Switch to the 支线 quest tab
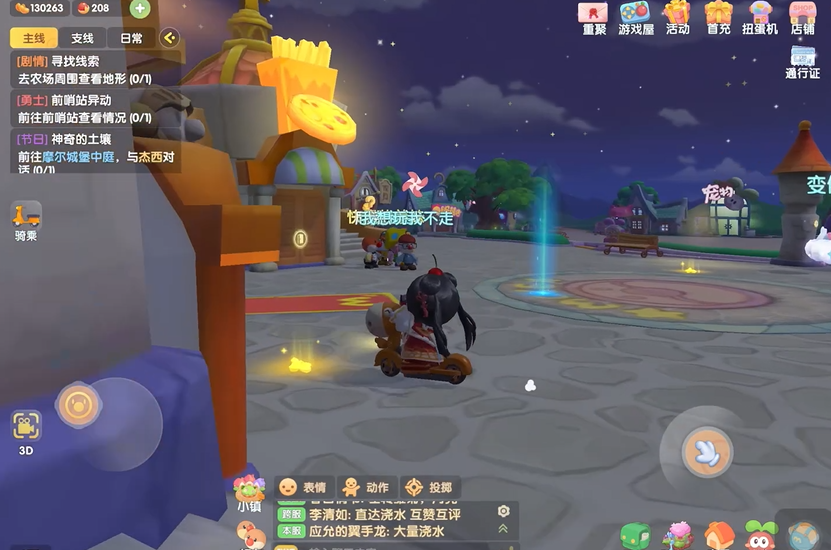The width and height of the screenshot is (831, 550). click(82, 38)
